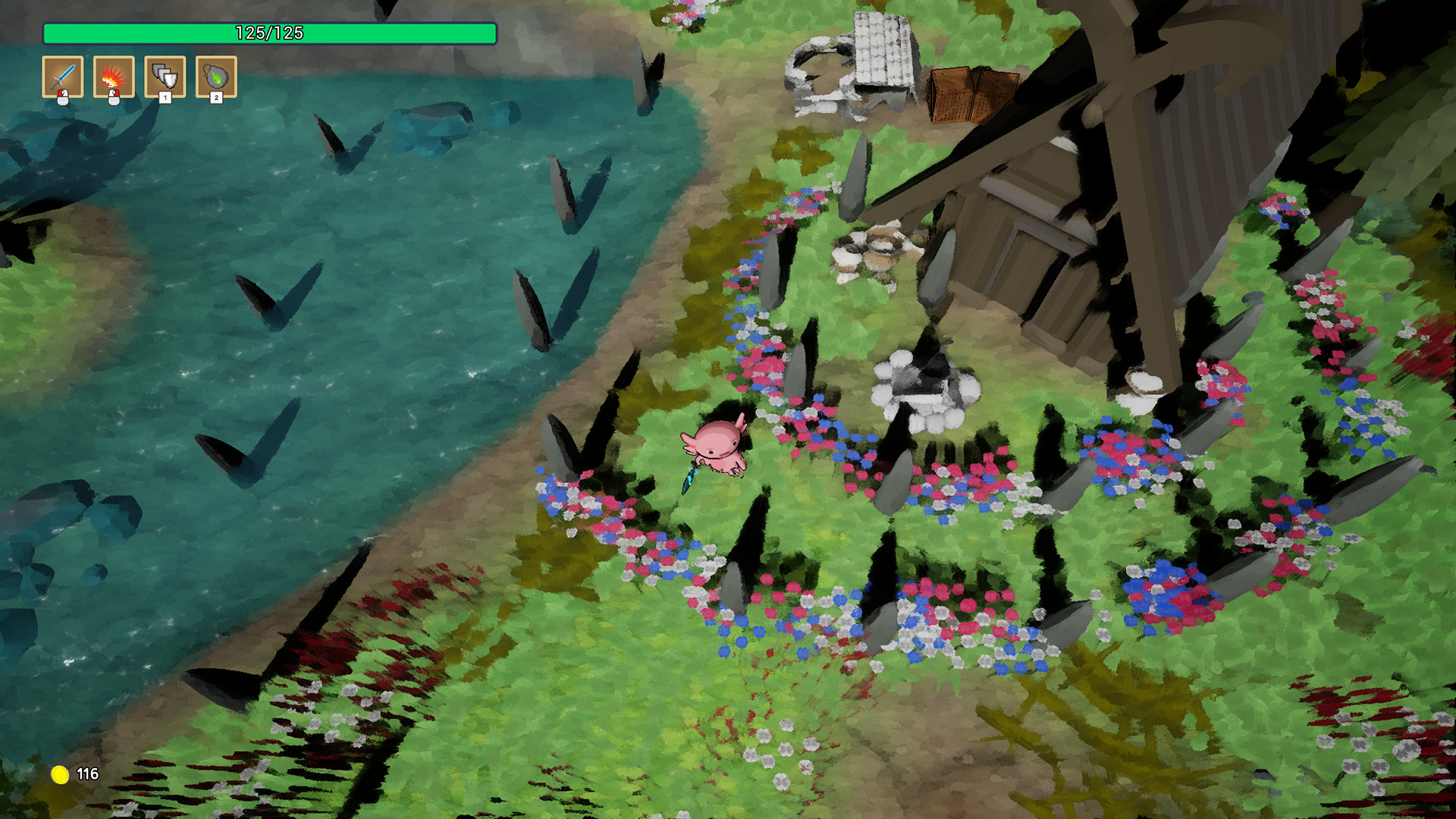The height and width of the screenshot is (819, 1456).
Task: Trigger the green bomb ability
Action: (x=216, y=76)
